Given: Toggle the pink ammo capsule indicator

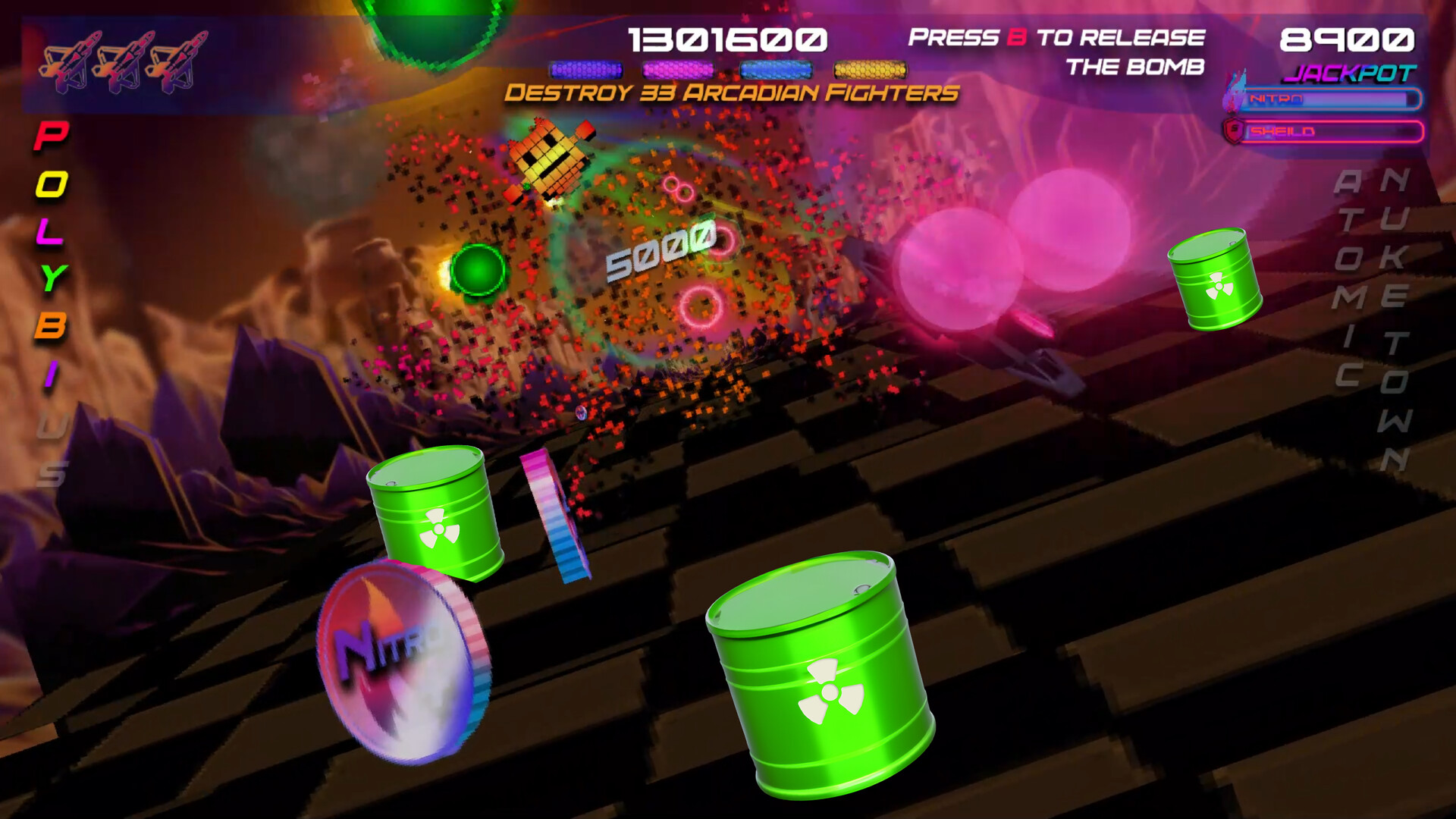Looking at the screenshot, I should pos(677,70).
